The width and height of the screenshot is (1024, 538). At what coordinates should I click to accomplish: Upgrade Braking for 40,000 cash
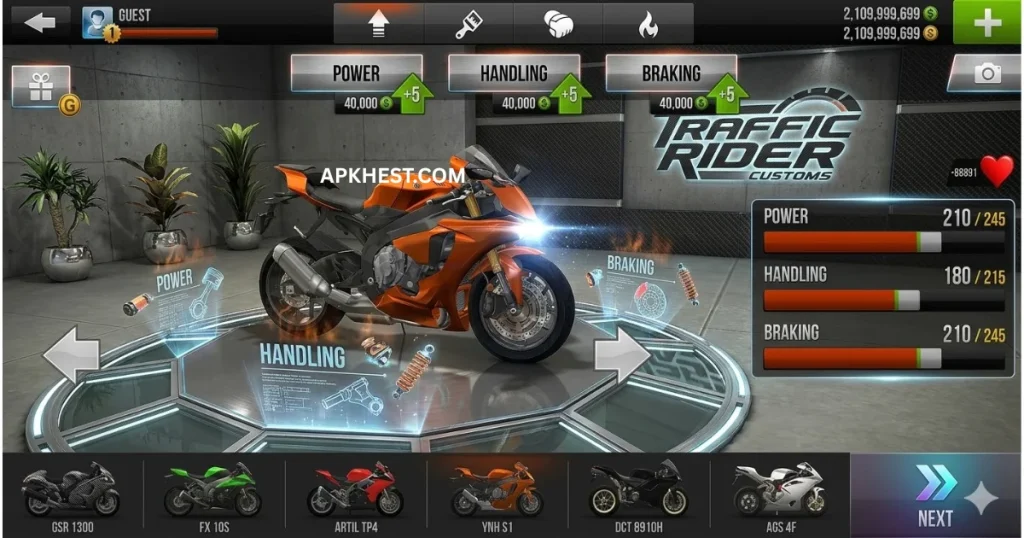coord(672,84)
